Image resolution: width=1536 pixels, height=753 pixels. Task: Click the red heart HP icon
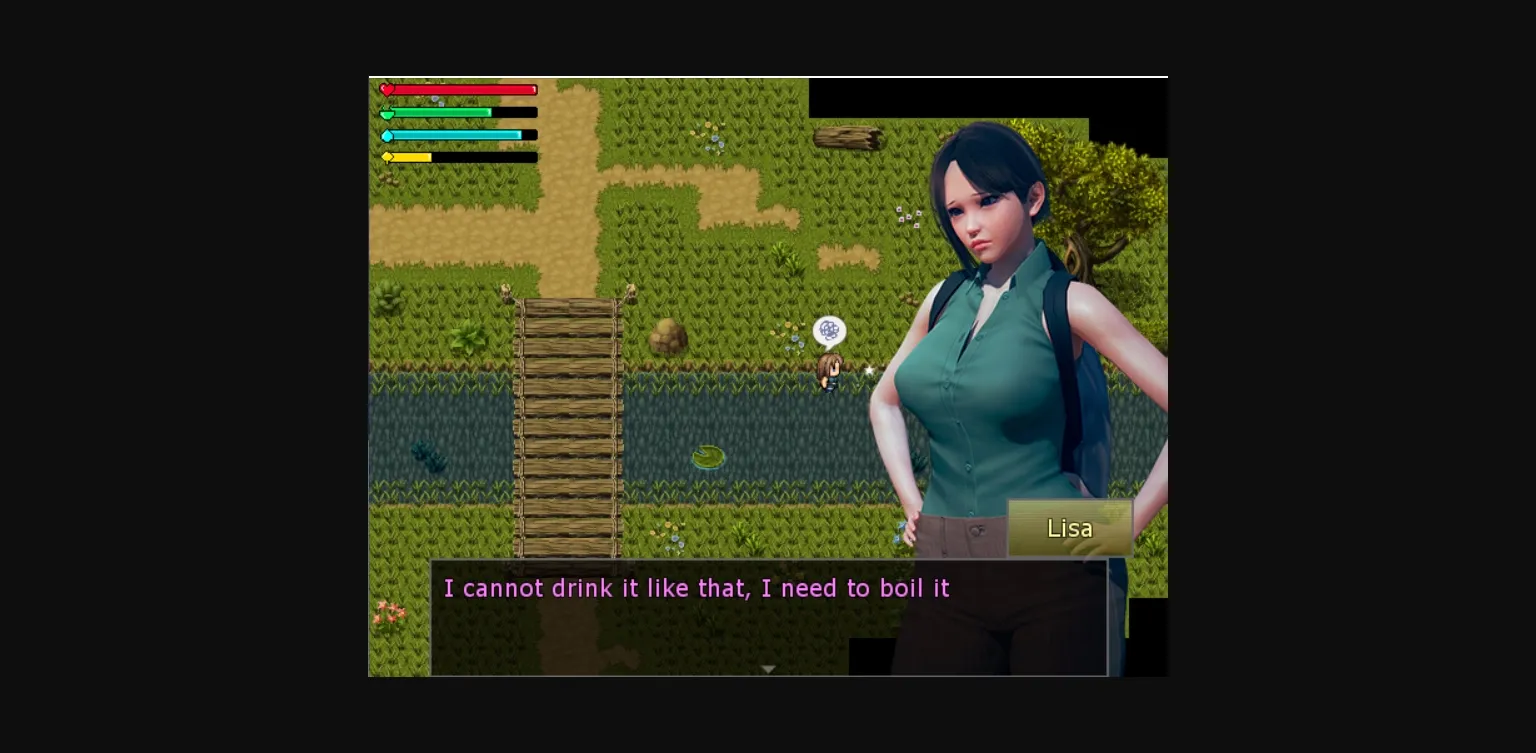pos(388,90)
